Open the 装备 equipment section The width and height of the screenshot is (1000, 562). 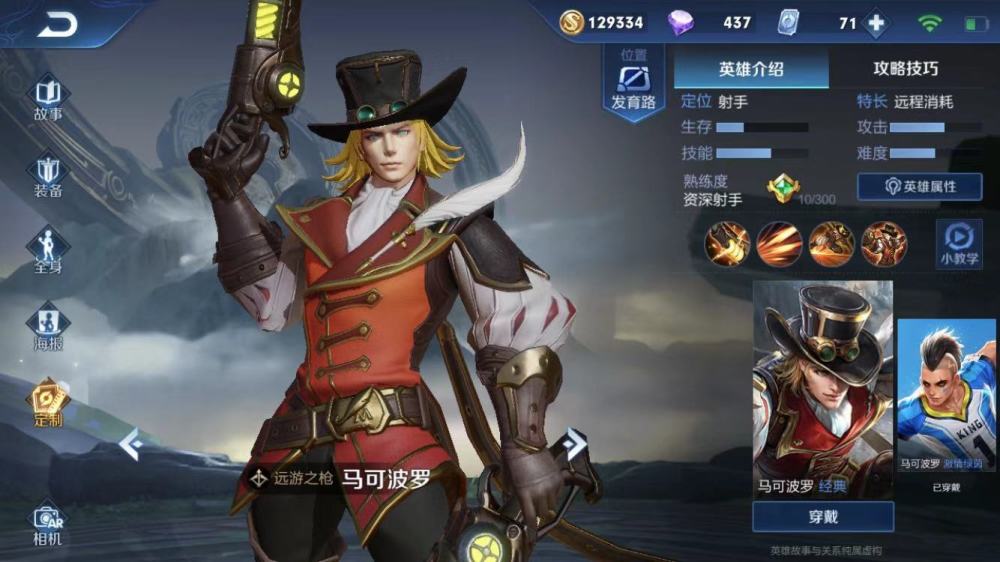pyautogui.click(x=48, y=175)
